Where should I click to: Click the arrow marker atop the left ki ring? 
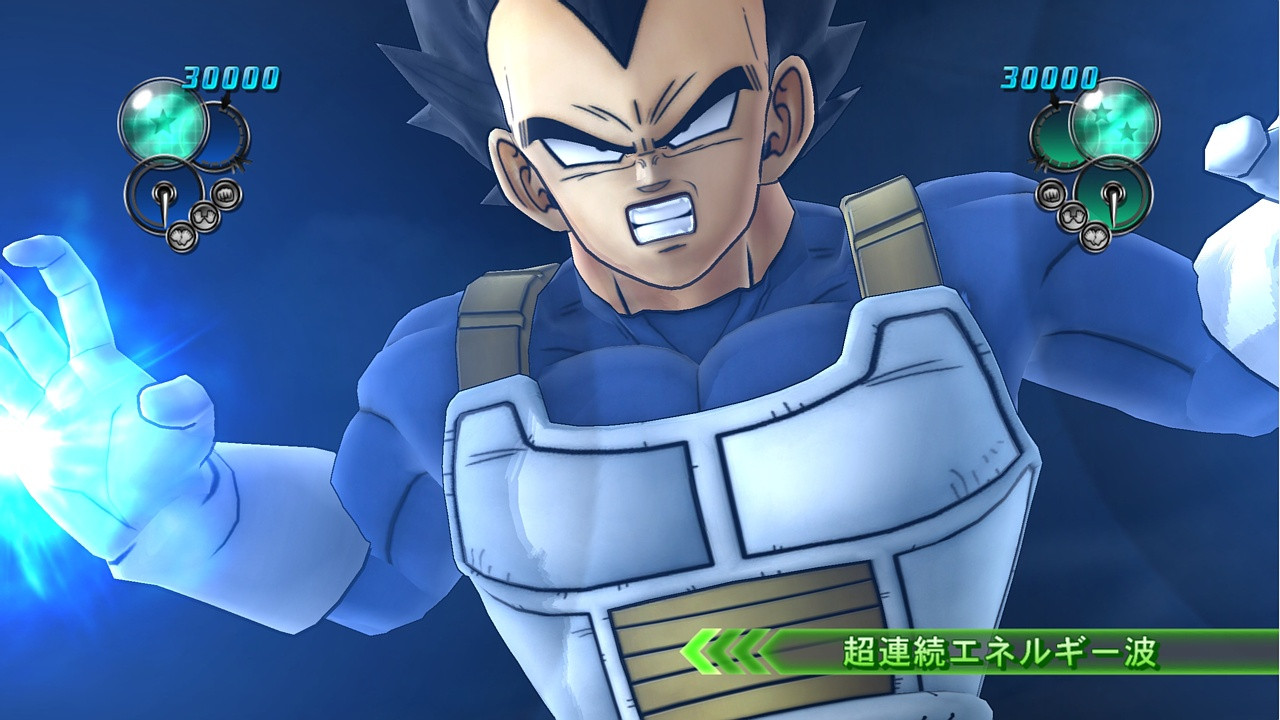tap(227, 100)
